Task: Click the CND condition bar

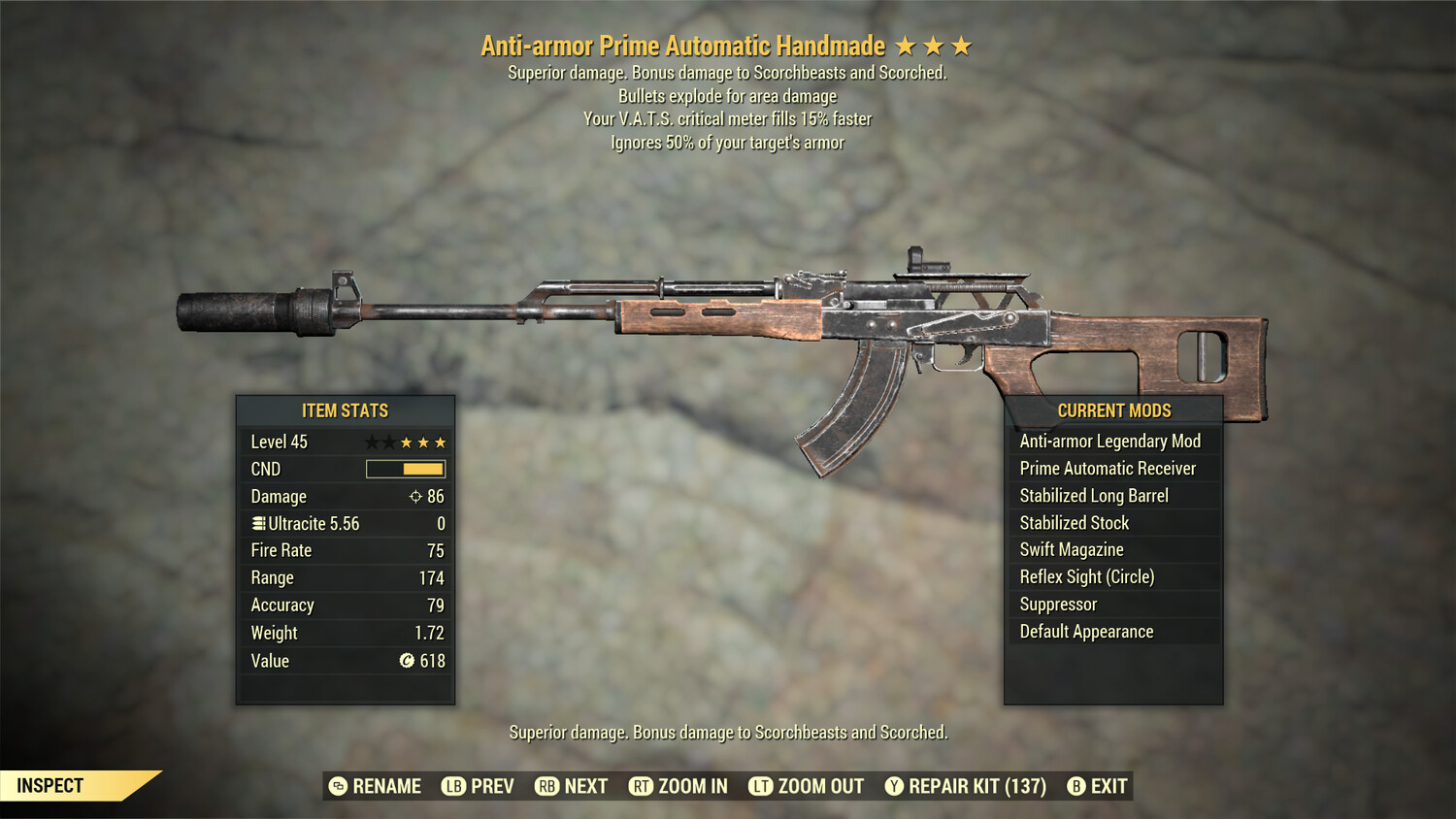Action: click(405, 469)
